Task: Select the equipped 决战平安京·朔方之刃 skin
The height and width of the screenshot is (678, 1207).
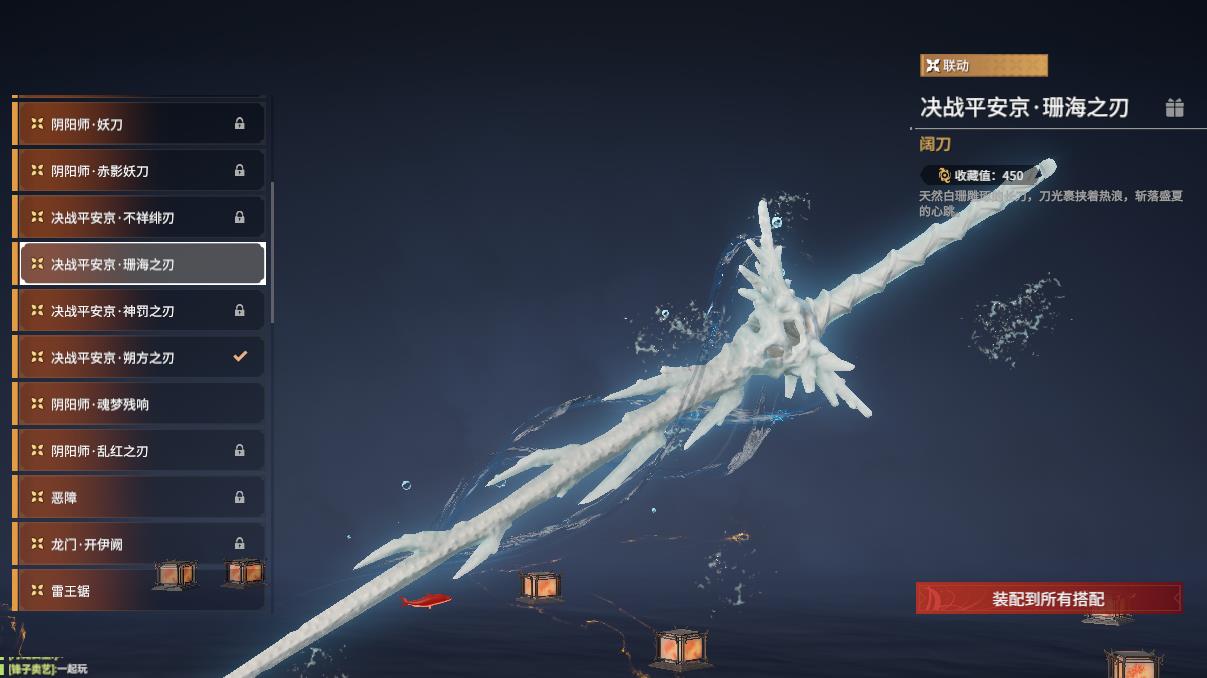Action: coord(140,357)
